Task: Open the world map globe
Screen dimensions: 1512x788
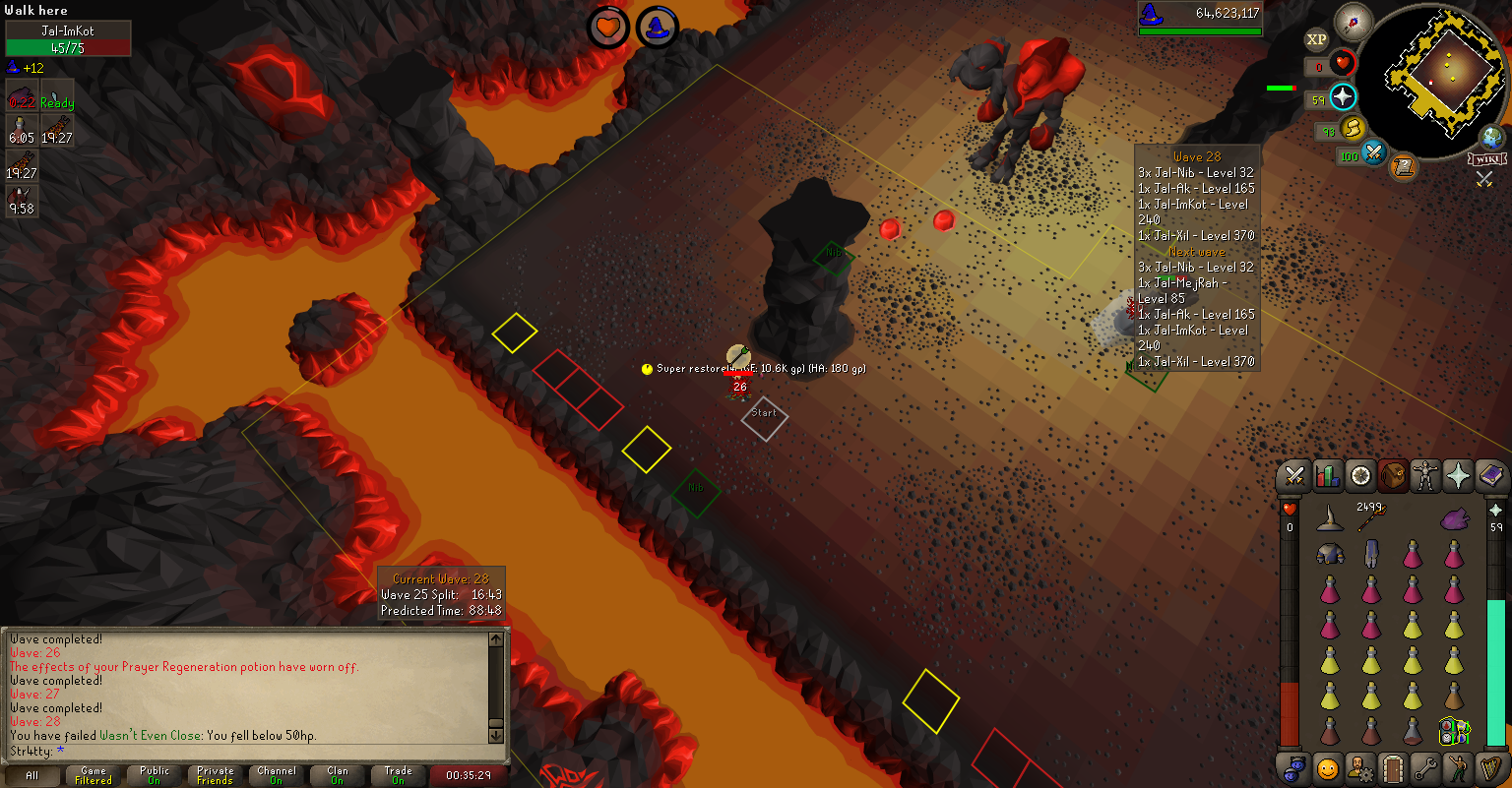Action: [1492, 138]
